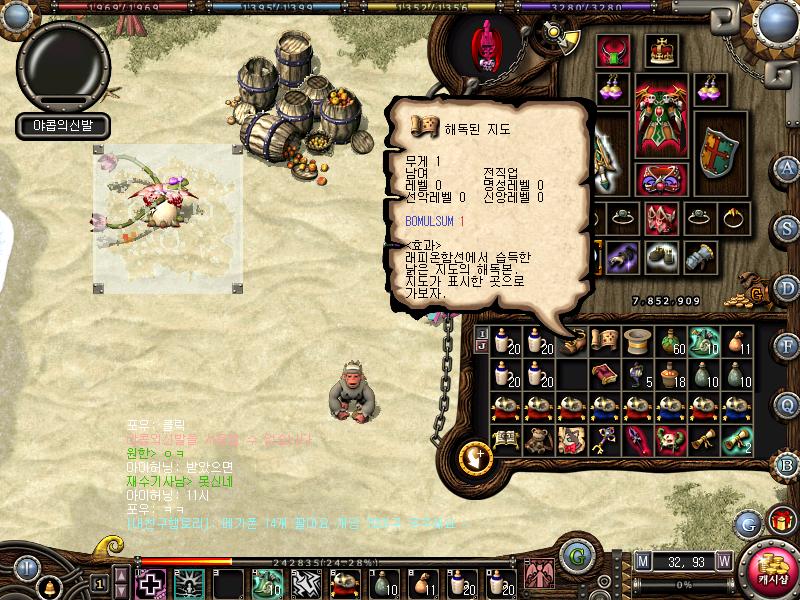The width and height of the screenshot is (800, 600).
Task: Click the green gem necklace slot
Action: click(612, 50)
